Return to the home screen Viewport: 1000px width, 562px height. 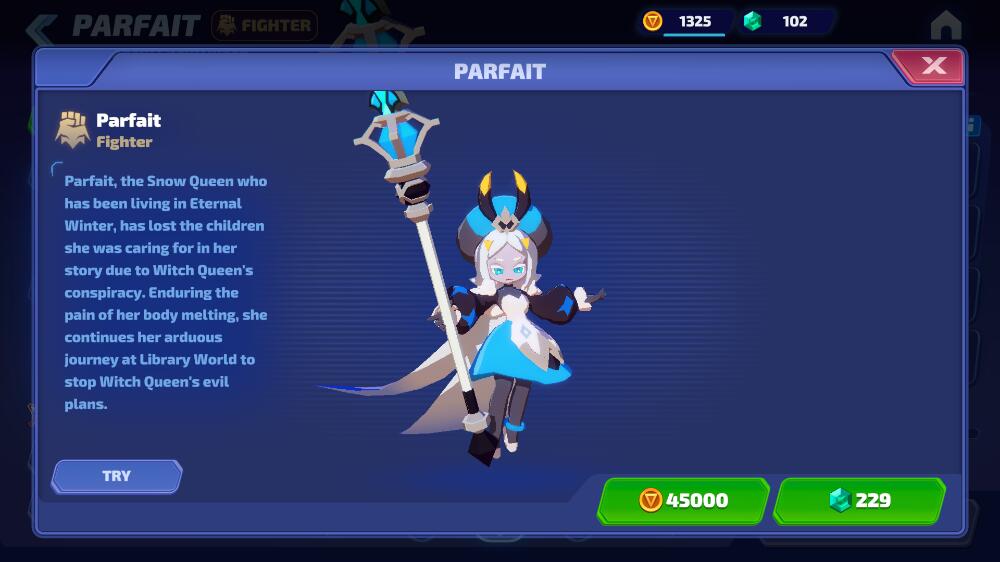(x=945, y=24)
